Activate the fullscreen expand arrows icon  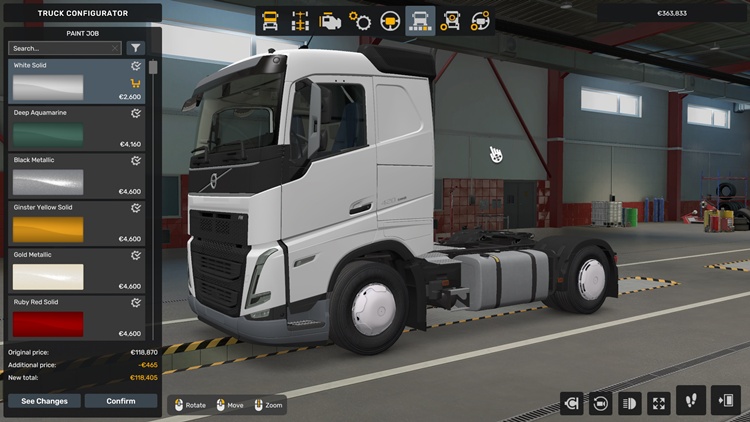659,403
